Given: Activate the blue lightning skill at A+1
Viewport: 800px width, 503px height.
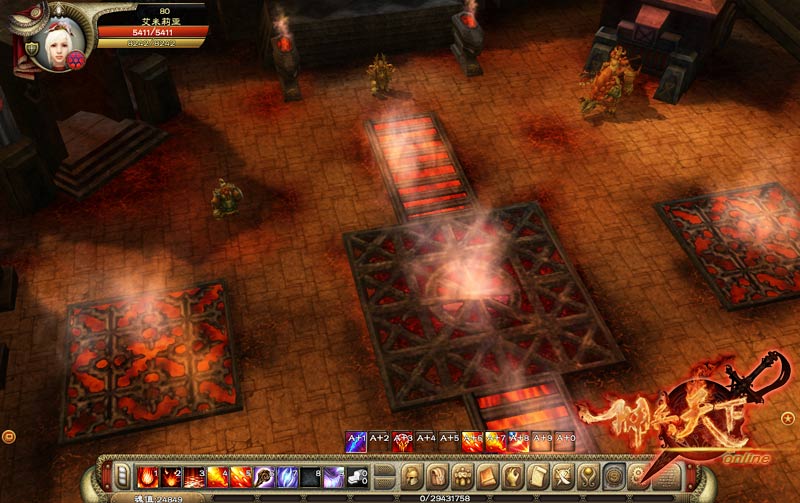Looking at the screenshot, I should 355,441.
